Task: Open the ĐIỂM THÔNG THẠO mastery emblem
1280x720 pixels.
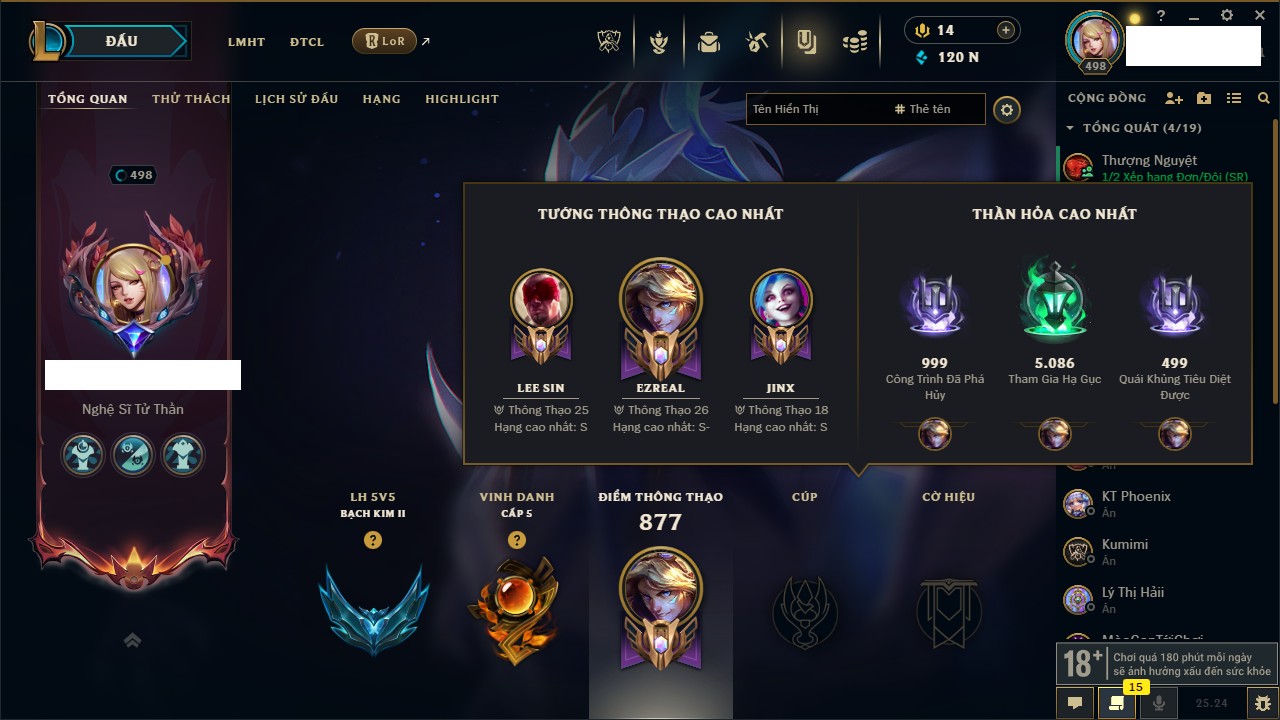Action: 660,608
